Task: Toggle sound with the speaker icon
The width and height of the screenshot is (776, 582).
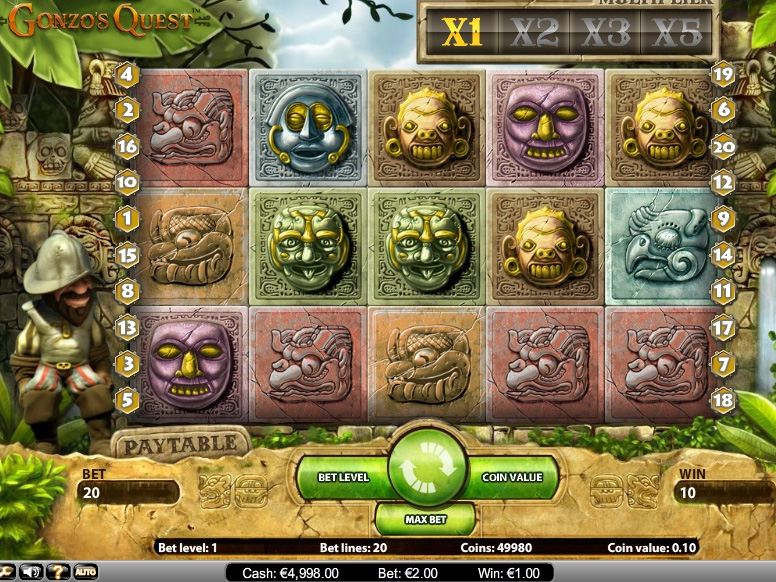Action: click(x=31, y=572)
